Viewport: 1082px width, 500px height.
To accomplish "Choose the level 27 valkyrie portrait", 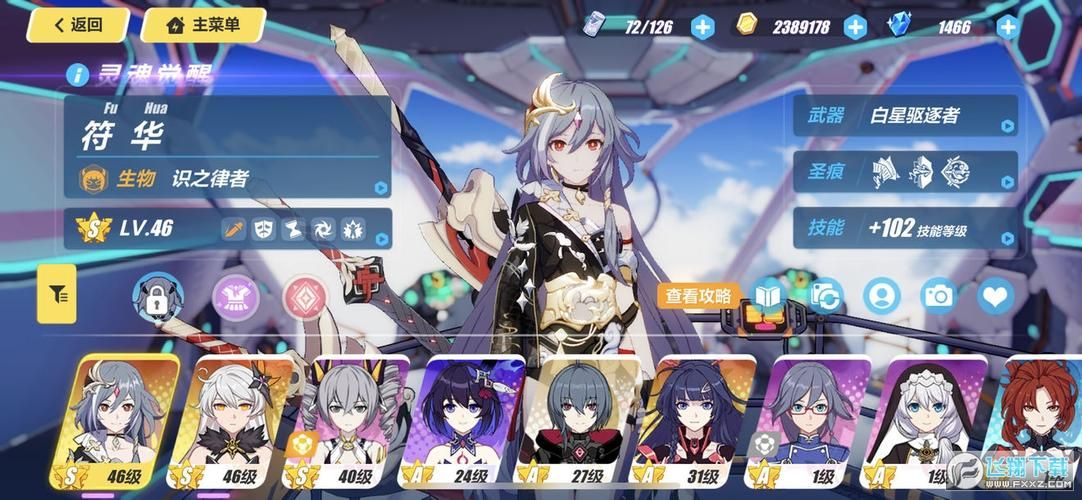I will (x=580, y=422).
